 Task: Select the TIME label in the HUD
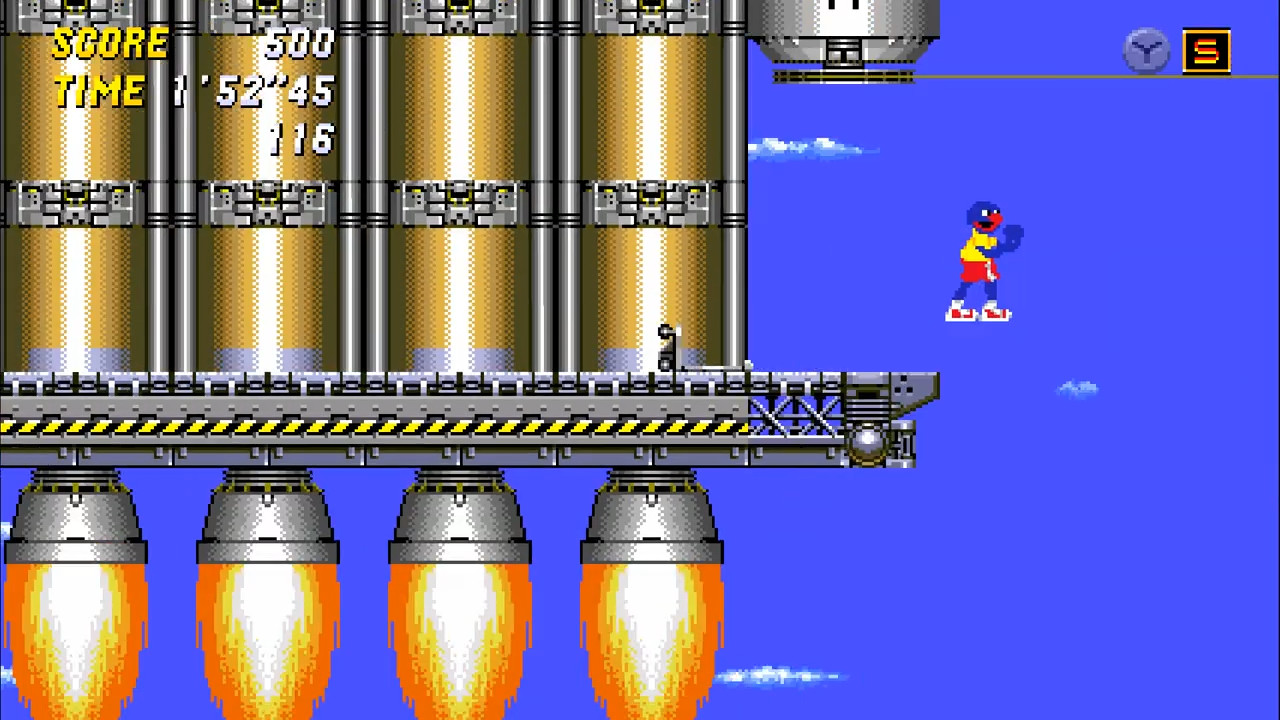pyautogui.click(x=98, y=92)
